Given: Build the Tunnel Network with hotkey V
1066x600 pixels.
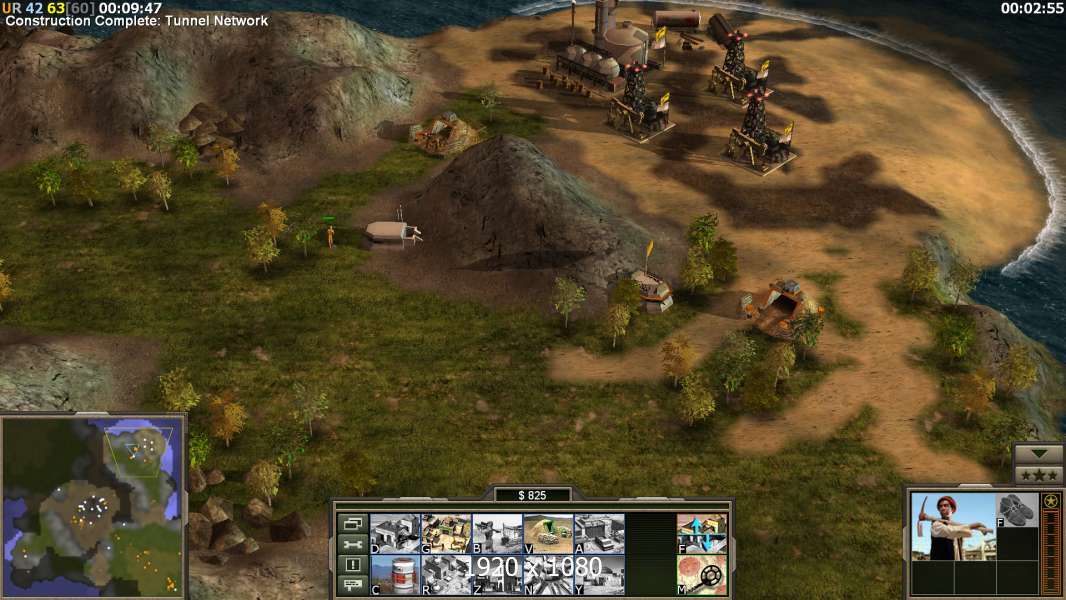Looking at the screenshot, I should (548, 533).
